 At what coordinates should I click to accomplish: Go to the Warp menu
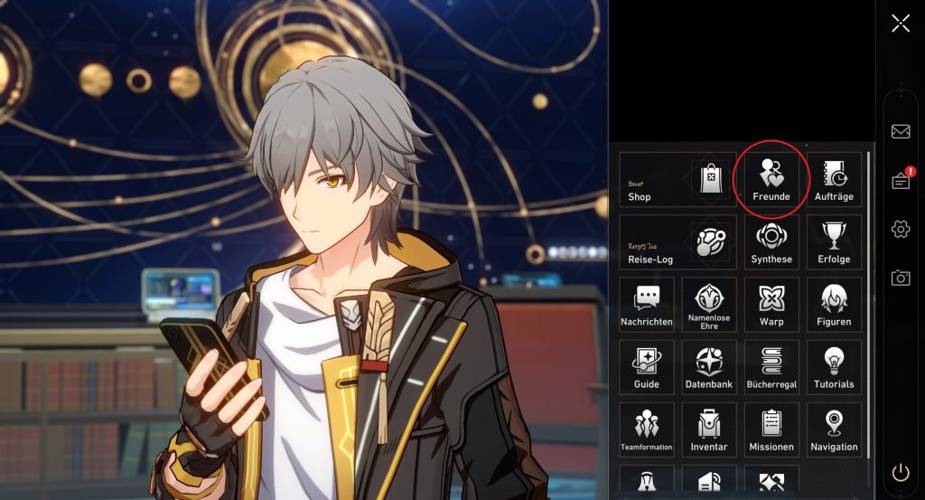(x=771, y=305)
